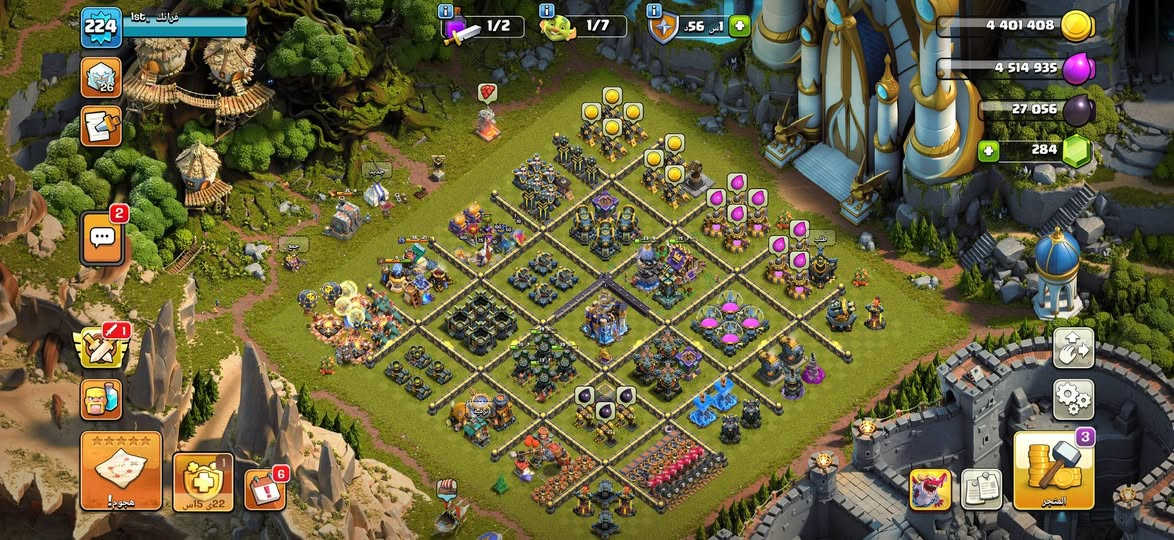This screenshot has width=1174, height=540.
Task: Open the chat speech bubble button
Action: pyautogui.click(x=102, y=239)
